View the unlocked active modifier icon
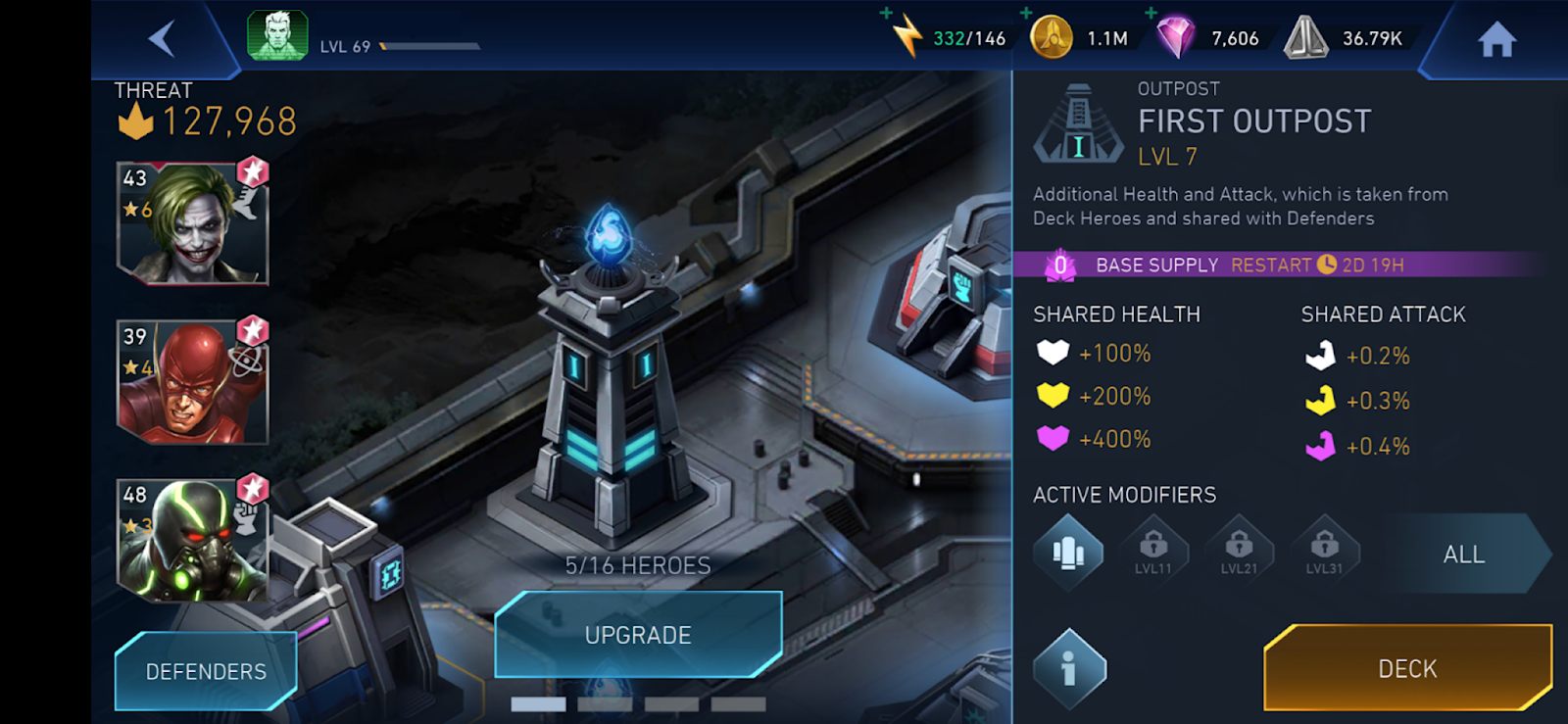This screenshot has width=1568, height=724. (1068, 554)
